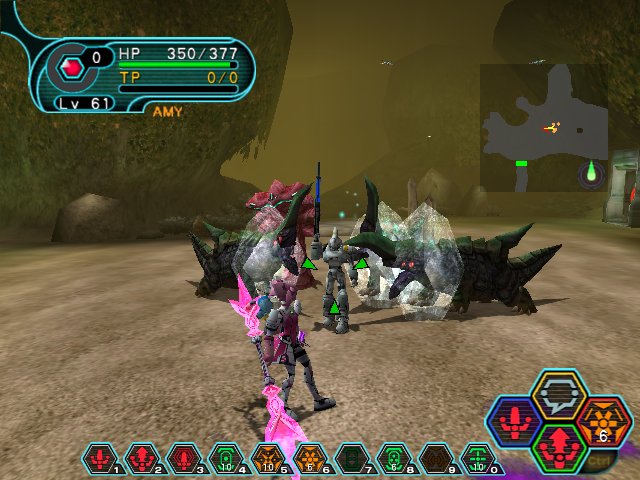
Task: Click the red photon gauge hexagon
Action: click(x=70, y=68)
